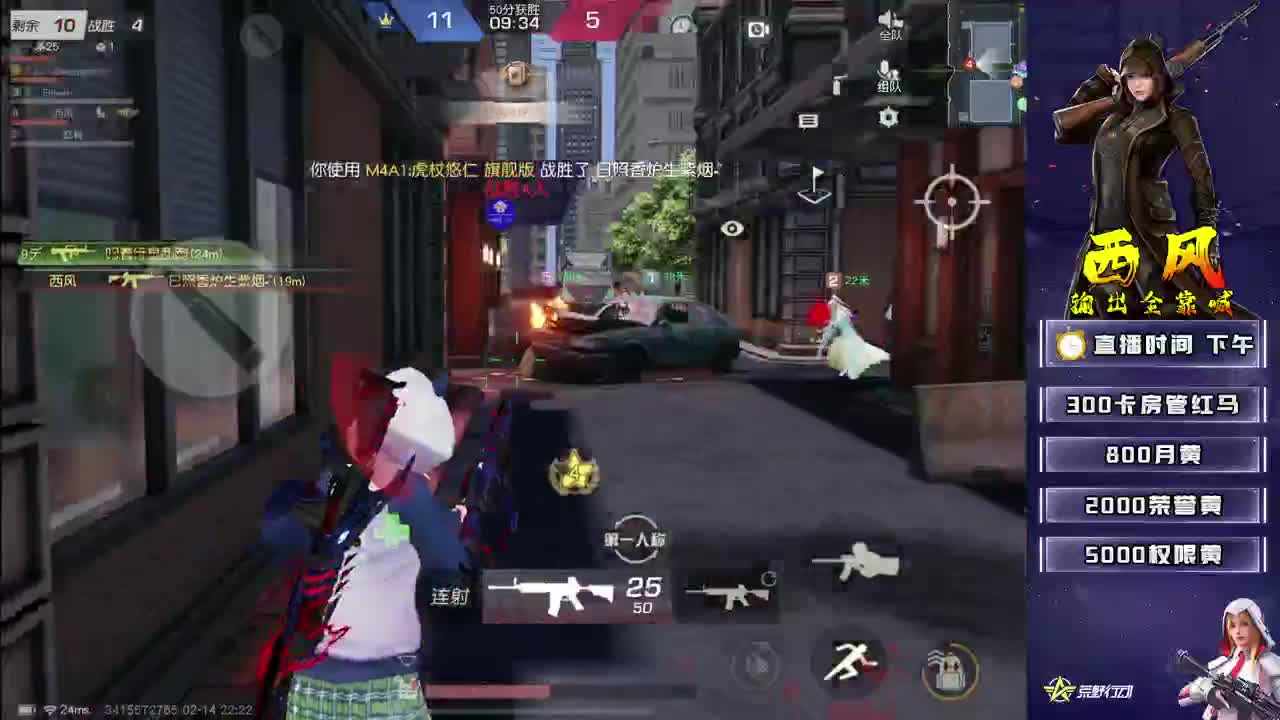Tap the sprint (running man) icon
This screenshot has width=1280, height=720.
(851, 662)
